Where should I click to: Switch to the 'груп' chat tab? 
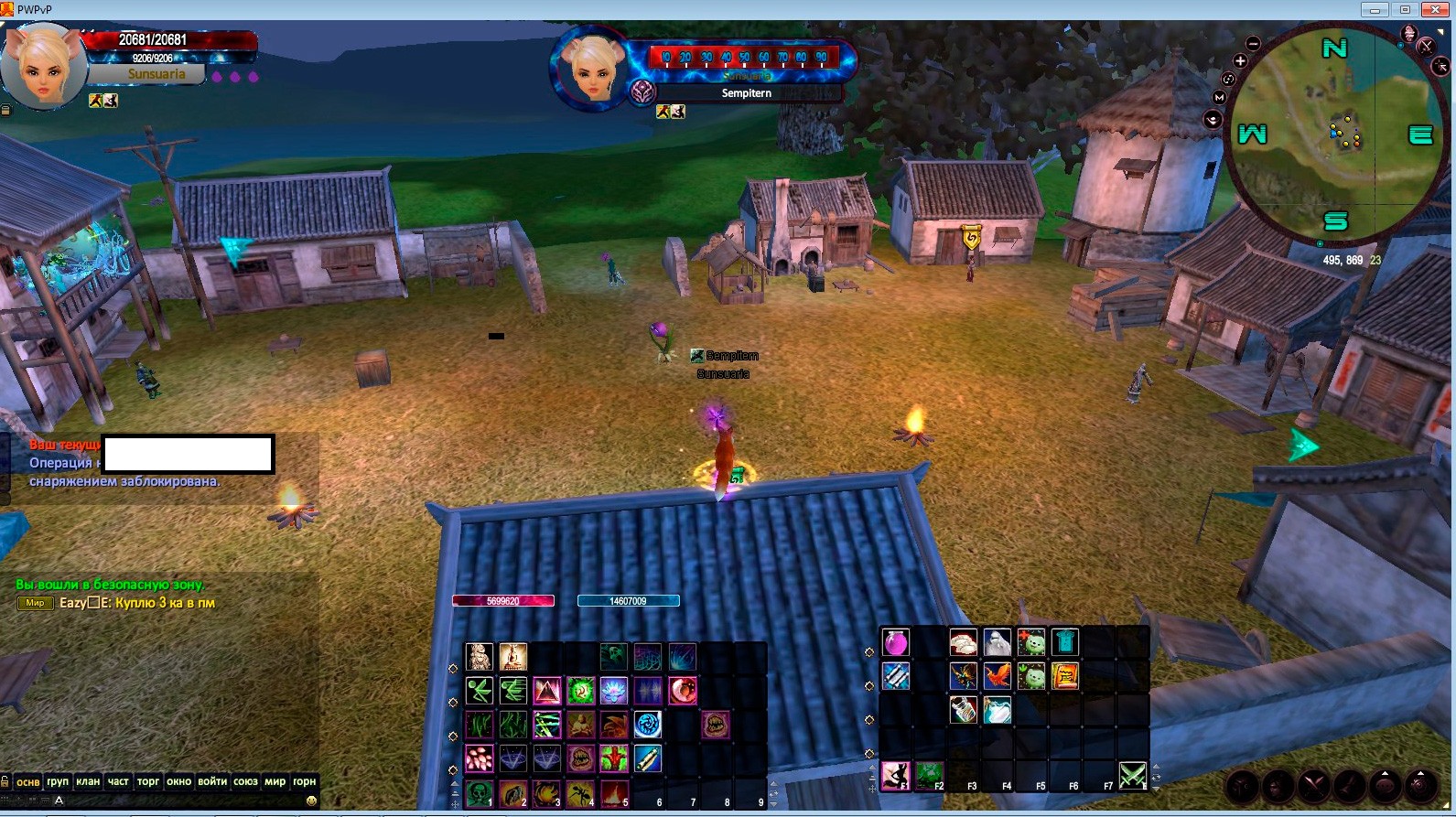pyautogui.click(x=58, y=781)
